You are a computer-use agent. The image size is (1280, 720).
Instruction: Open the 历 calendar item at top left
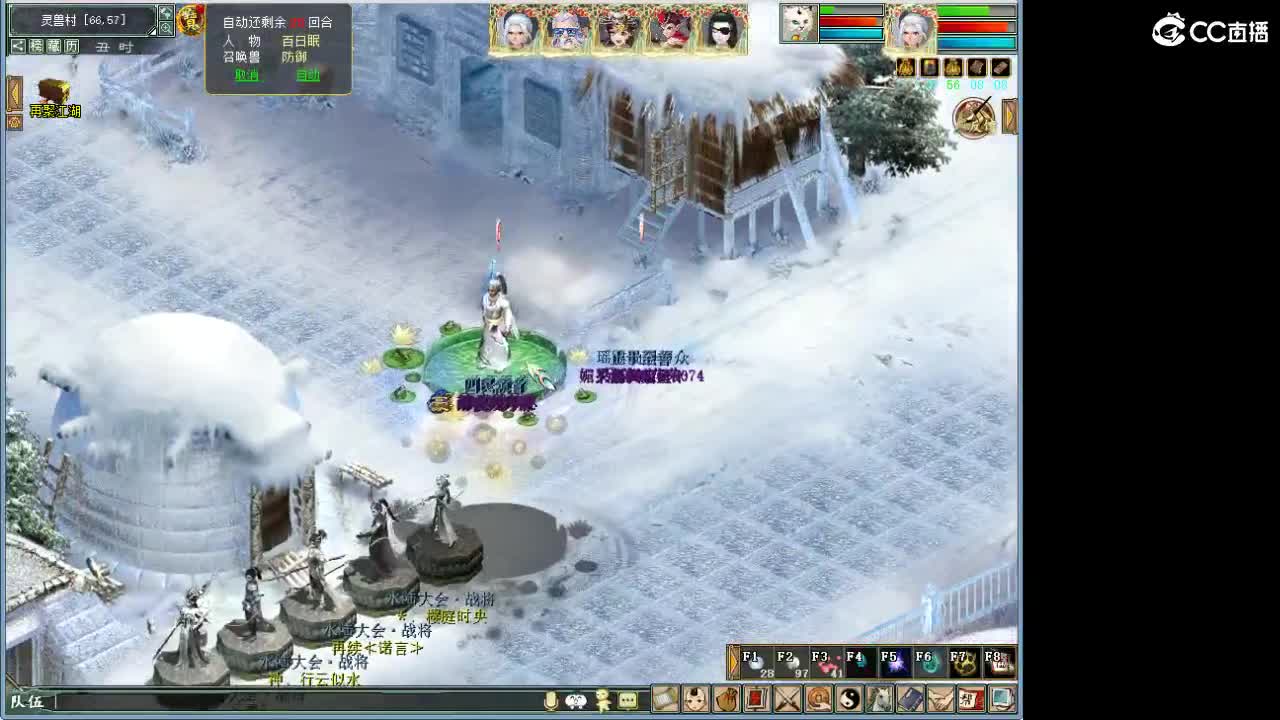click(73, 46)
